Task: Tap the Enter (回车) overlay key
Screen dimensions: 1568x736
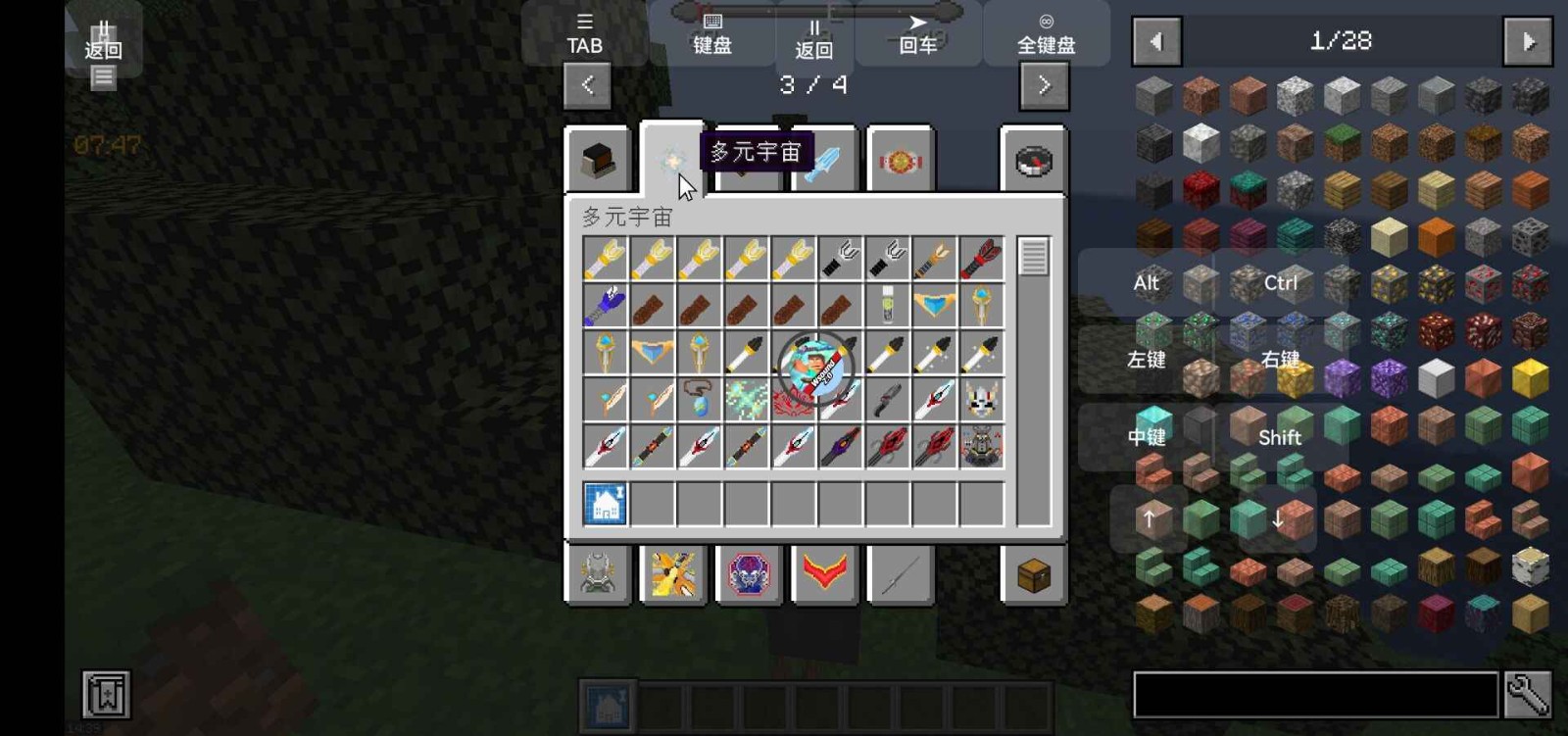Action: click(x=918, y=34)
